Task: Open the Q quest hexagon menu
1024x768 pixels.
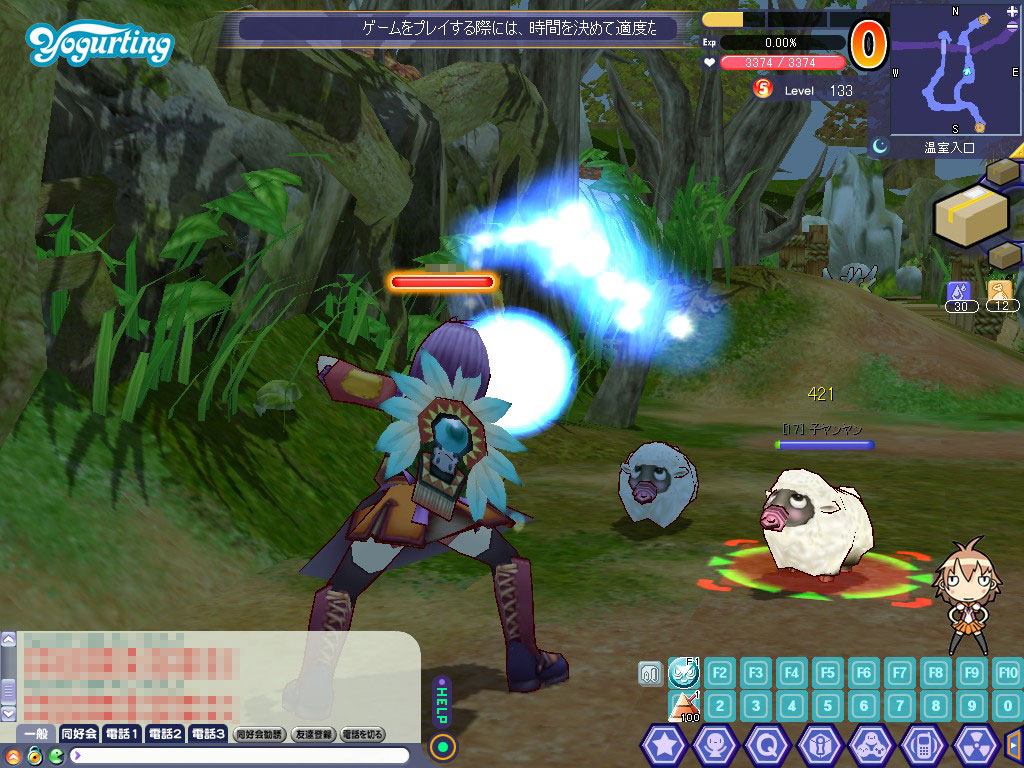Action: click(x=767, y=745)
